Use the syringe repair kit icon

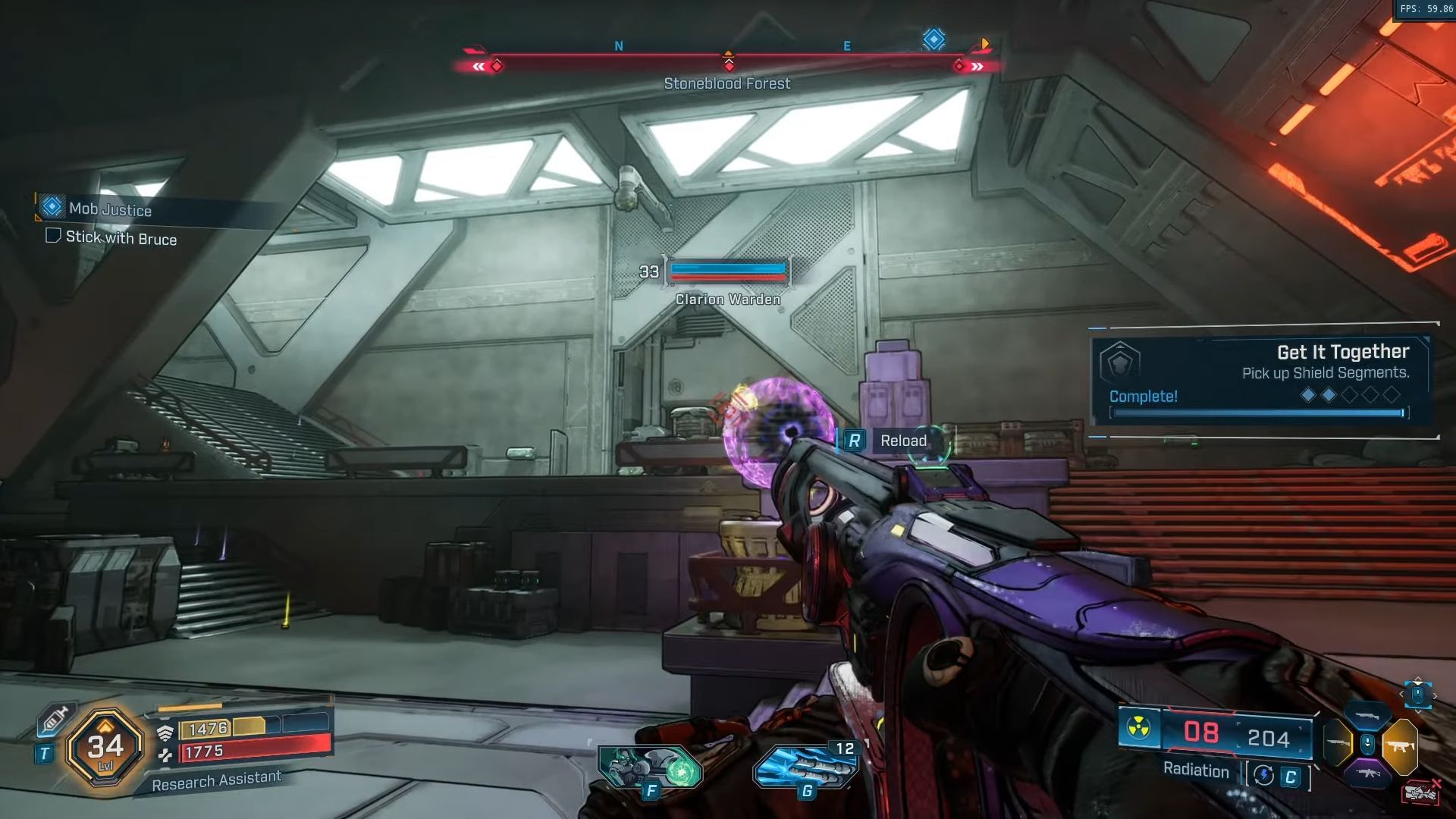(55, 718)
